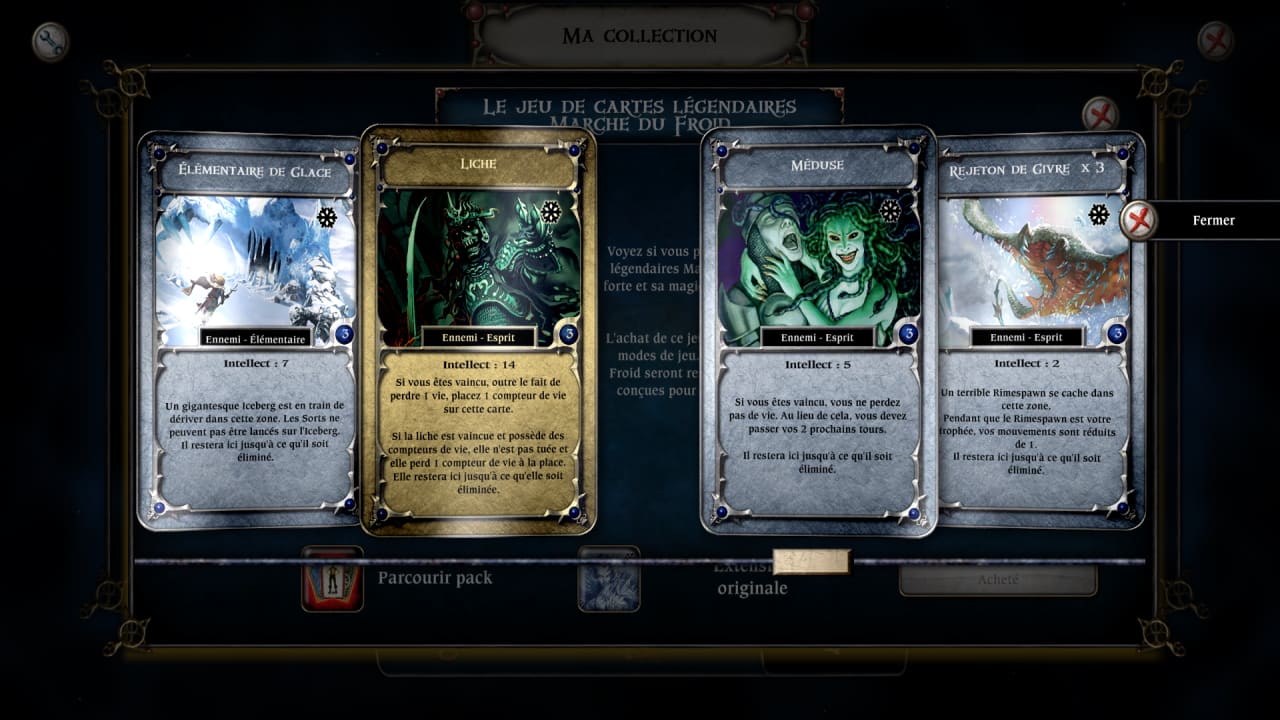Viewport: 1280px width, 720px height.
Task: Click the greyed Acheté button
Action: 997,578
